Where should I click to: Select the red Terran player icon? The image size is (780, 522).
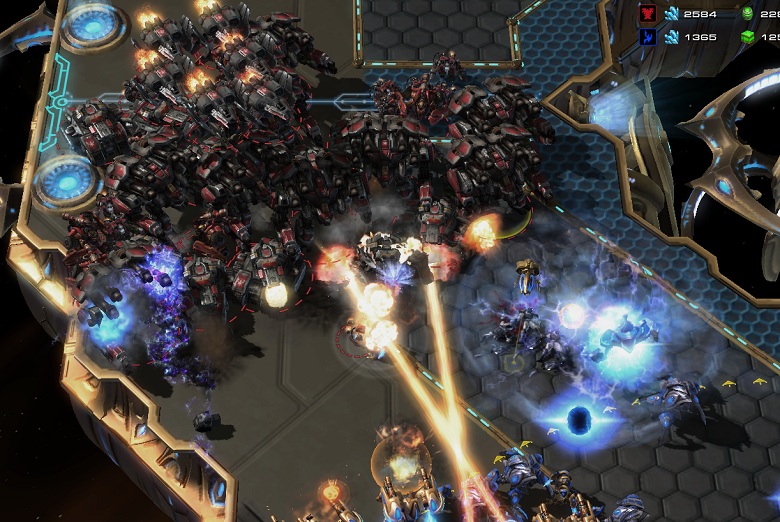coord(647,13)
